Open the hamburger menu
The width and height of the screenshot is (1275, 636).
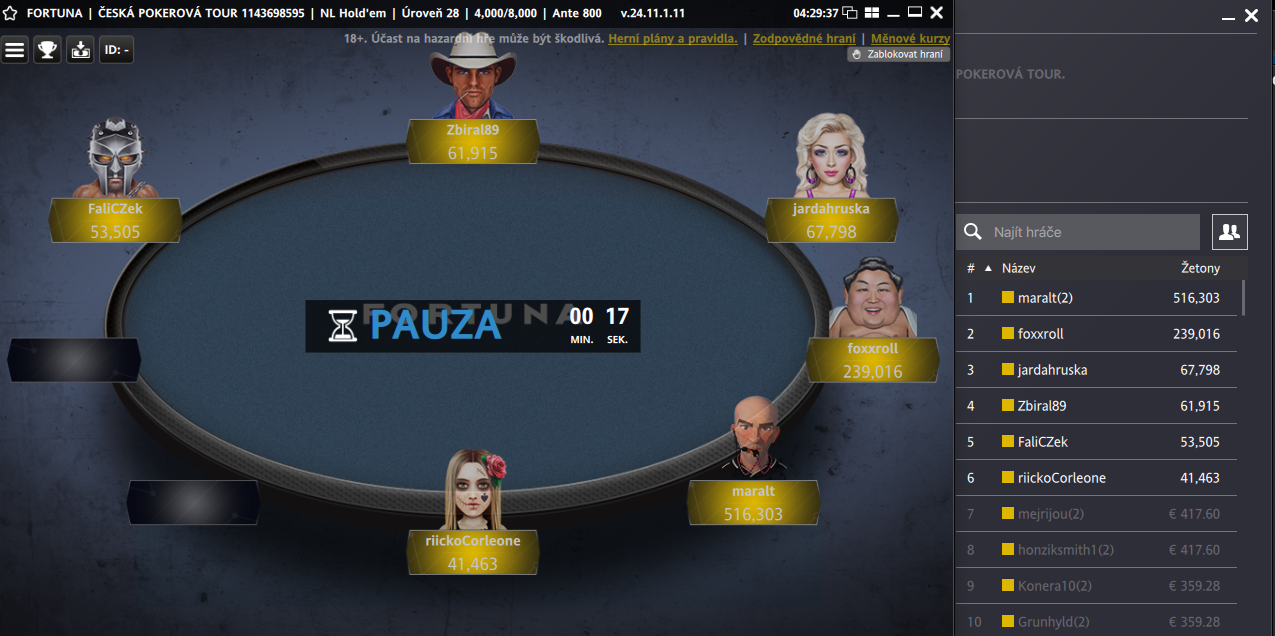click(15, 50)
